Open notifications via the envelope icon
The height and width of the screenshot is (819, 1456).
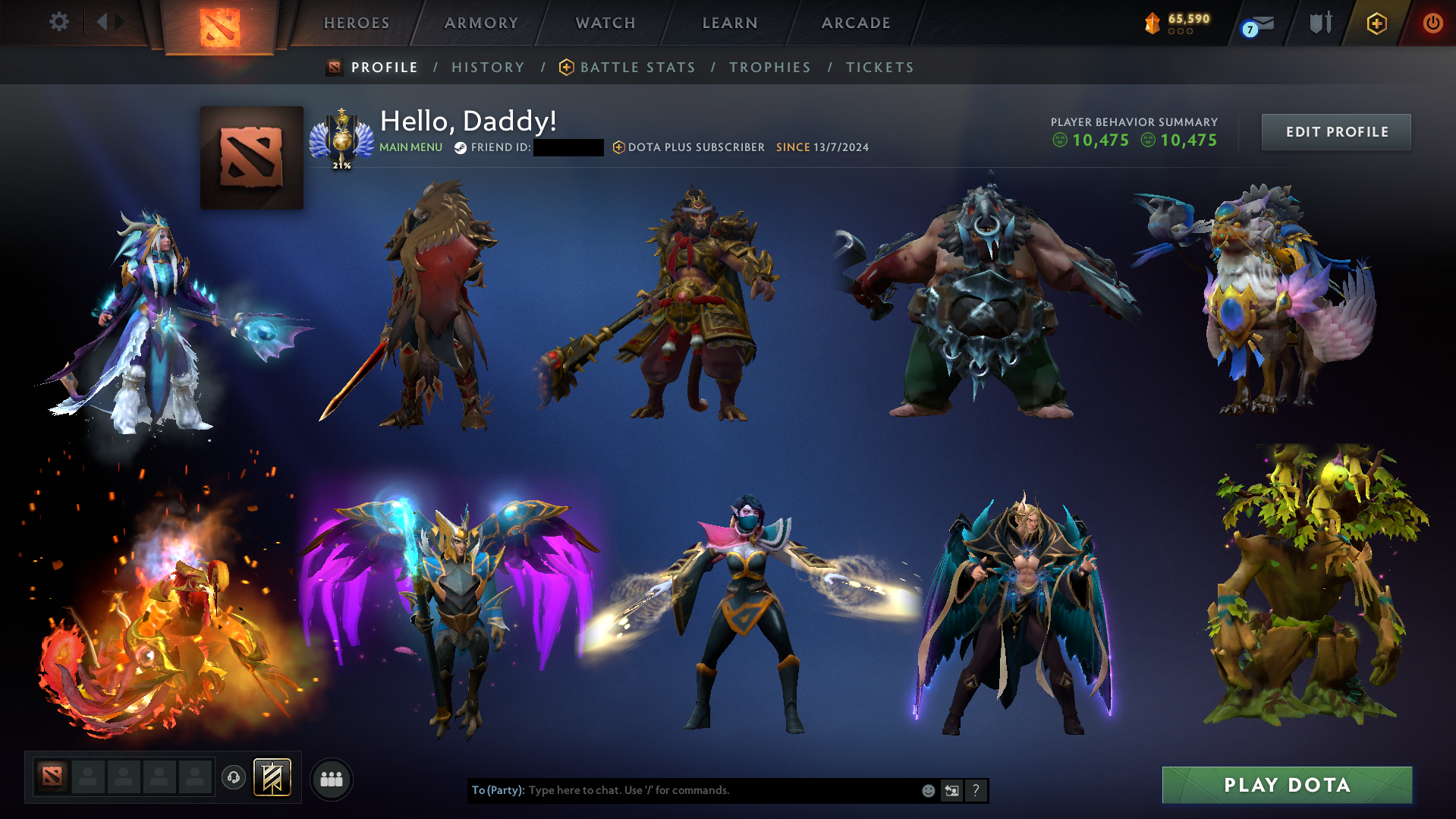(1263, 24)
